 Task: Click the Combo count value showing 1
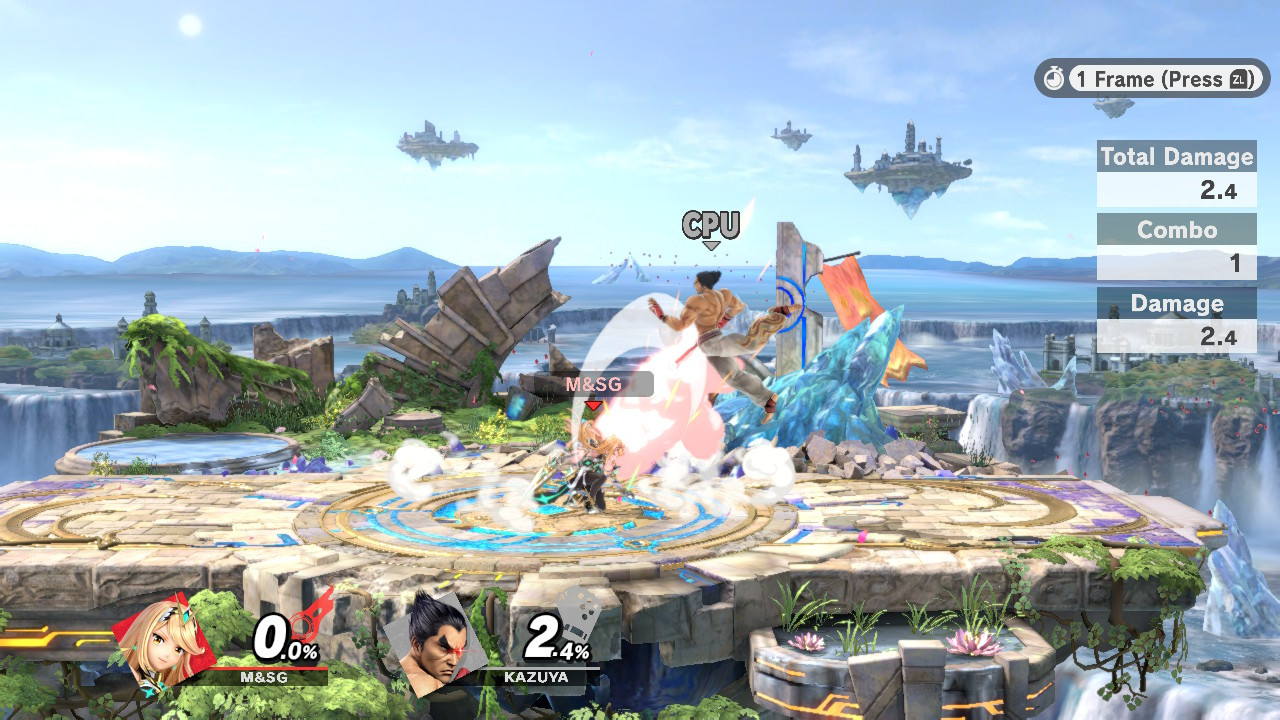click(1238, 265)
